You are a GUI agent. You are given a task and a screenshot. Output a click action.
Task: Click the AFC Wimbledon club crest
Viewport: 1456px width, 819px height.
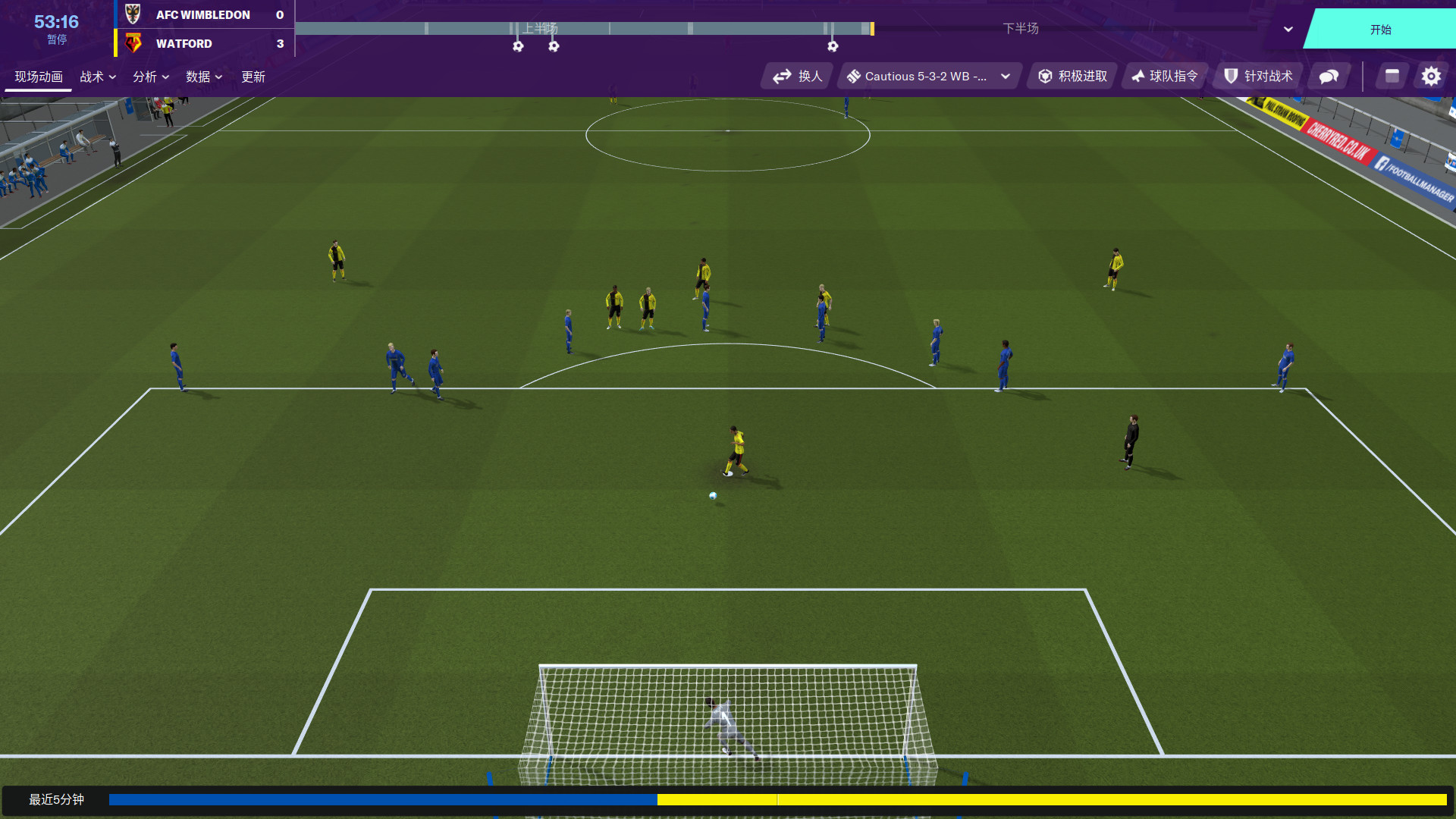[x=132, y=14]
